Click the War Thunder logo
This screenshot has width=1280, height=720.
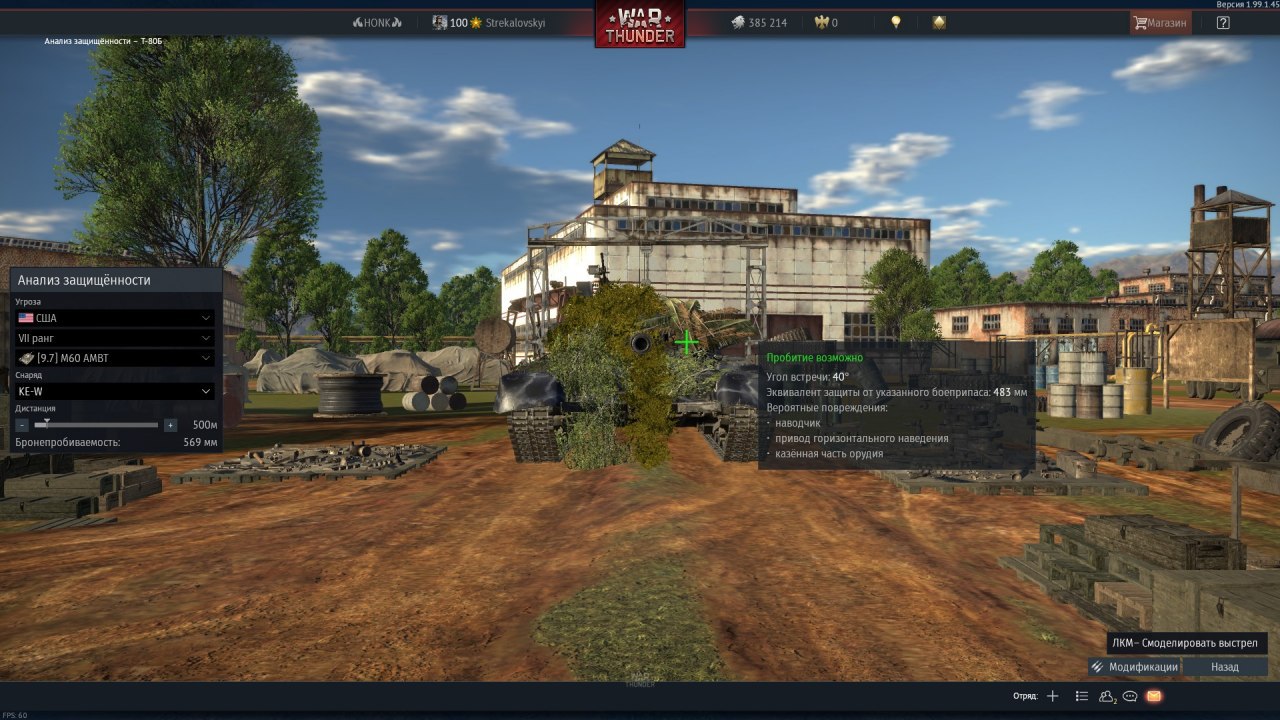click(x=640, y=24)
